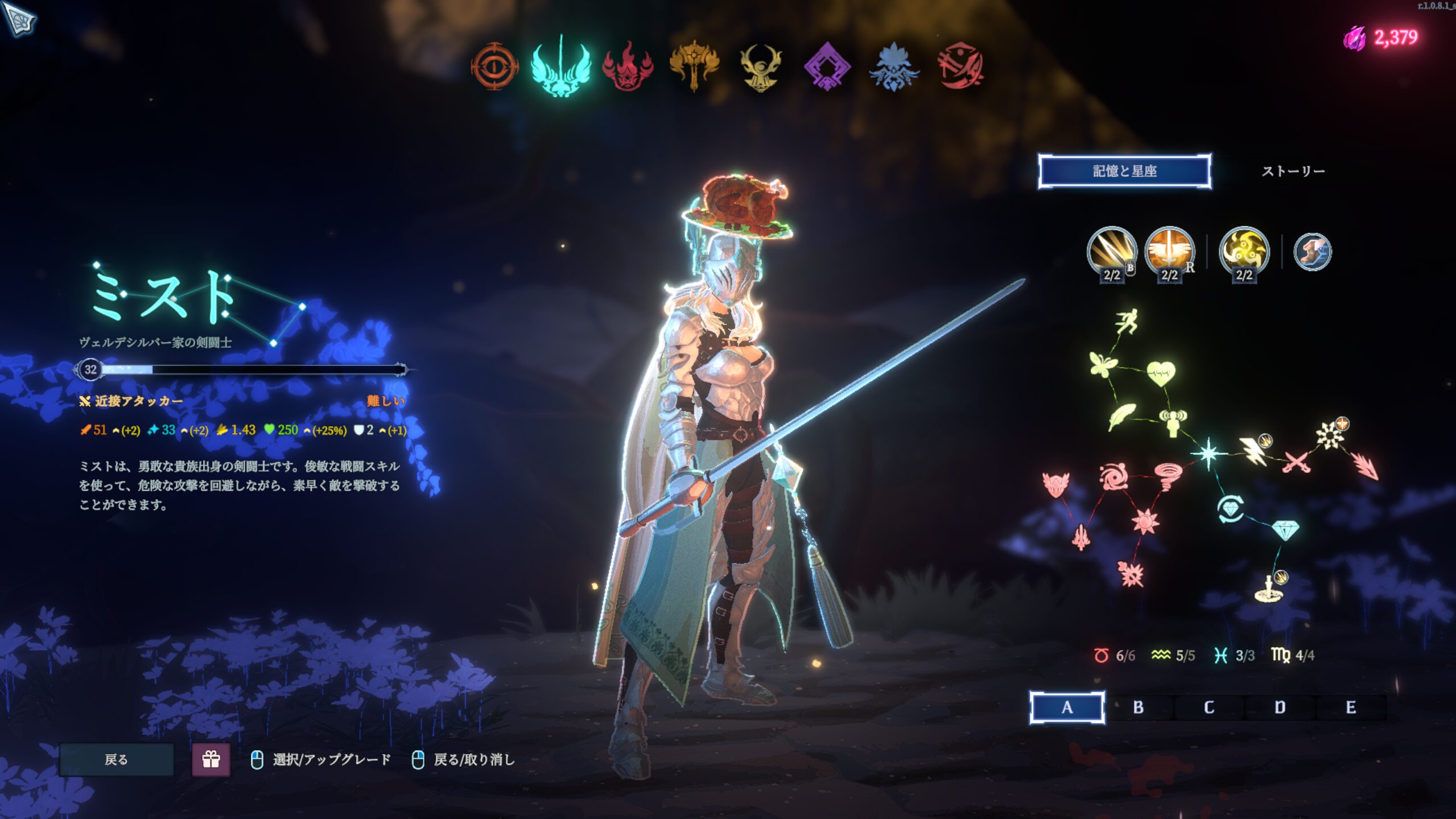
Task: Pick the purple diamond character emblem
Action: click(x=827, y=67)
